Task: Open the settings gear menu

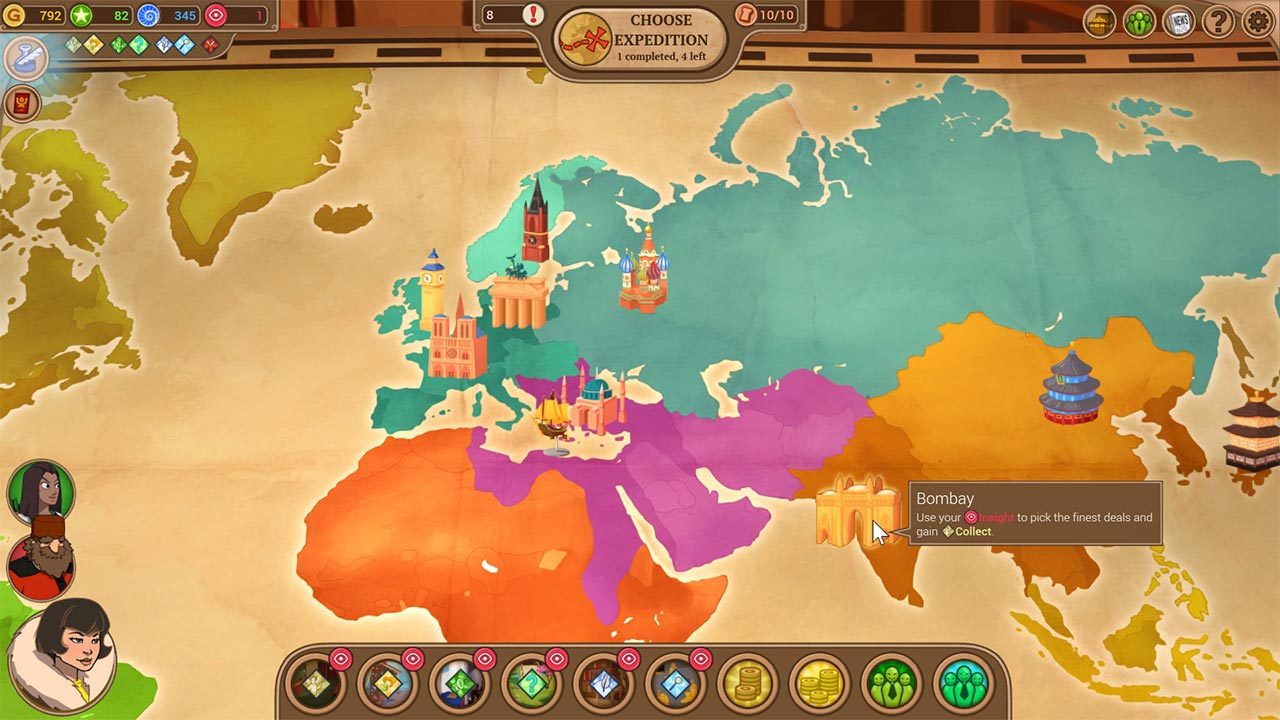Action: 1257,21
